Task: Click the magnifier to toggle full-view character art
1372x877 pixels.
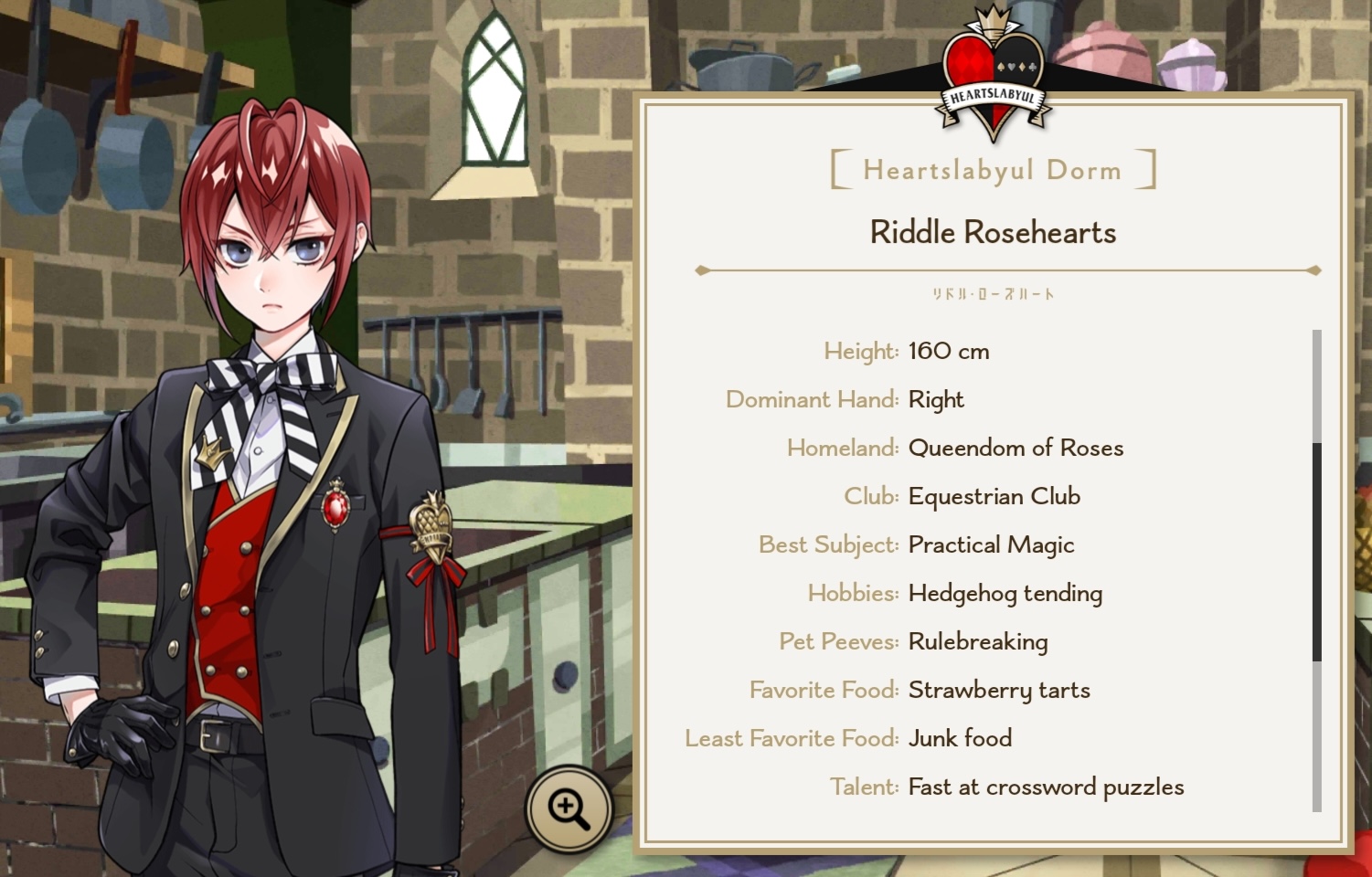Action: [x=569, y=808]
